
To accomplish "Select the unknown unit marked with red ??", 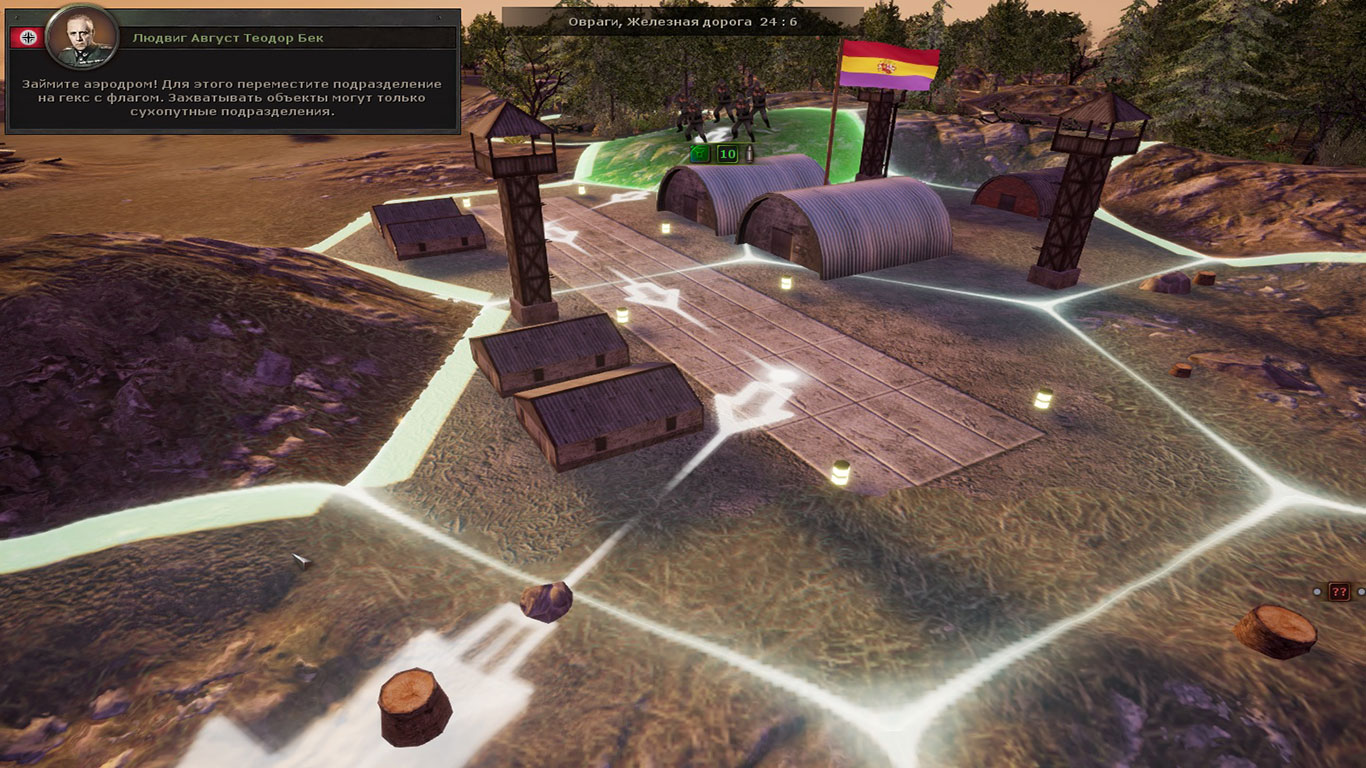I will (x=1339, y=592).
